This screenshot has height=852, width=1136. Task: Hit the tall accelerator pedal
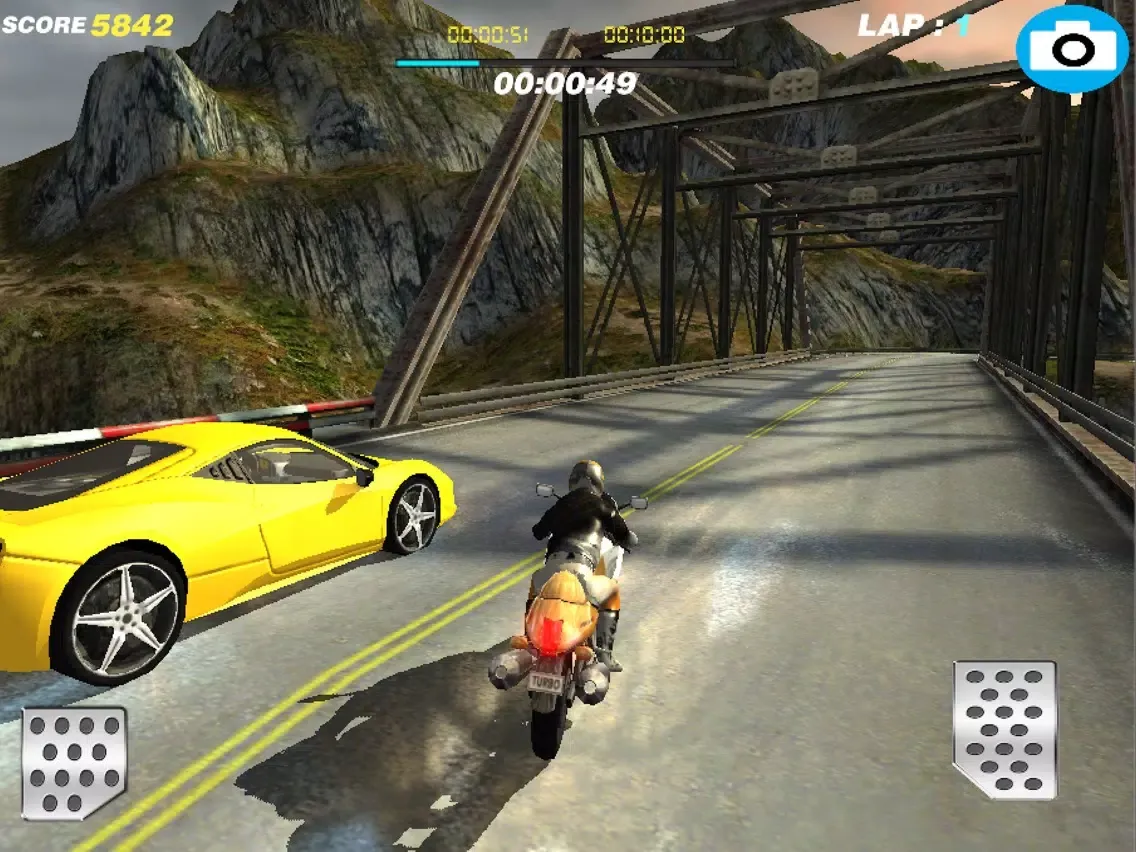click(1004, 728)
